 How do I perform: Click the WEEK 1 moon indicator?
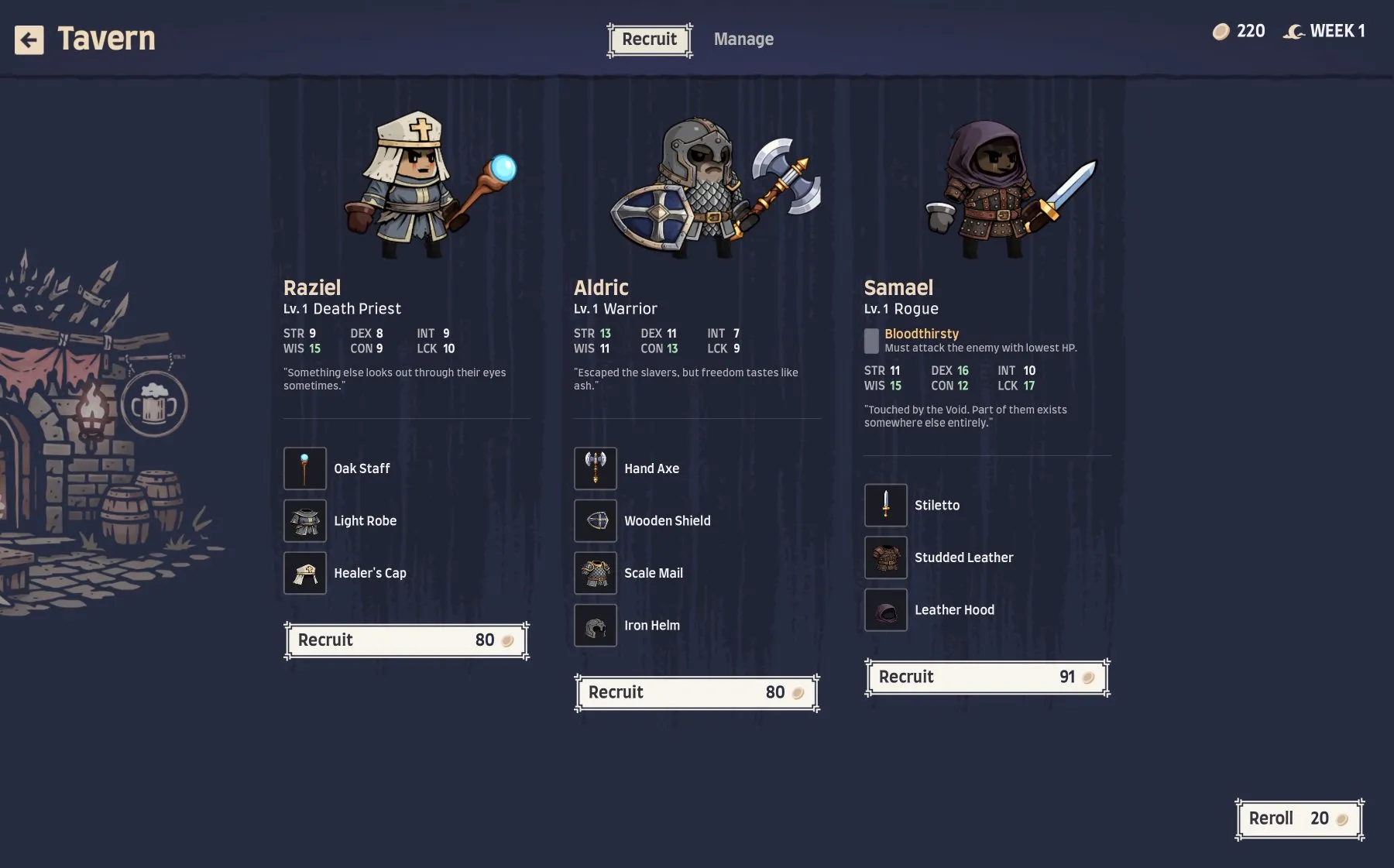[1324, 32]
